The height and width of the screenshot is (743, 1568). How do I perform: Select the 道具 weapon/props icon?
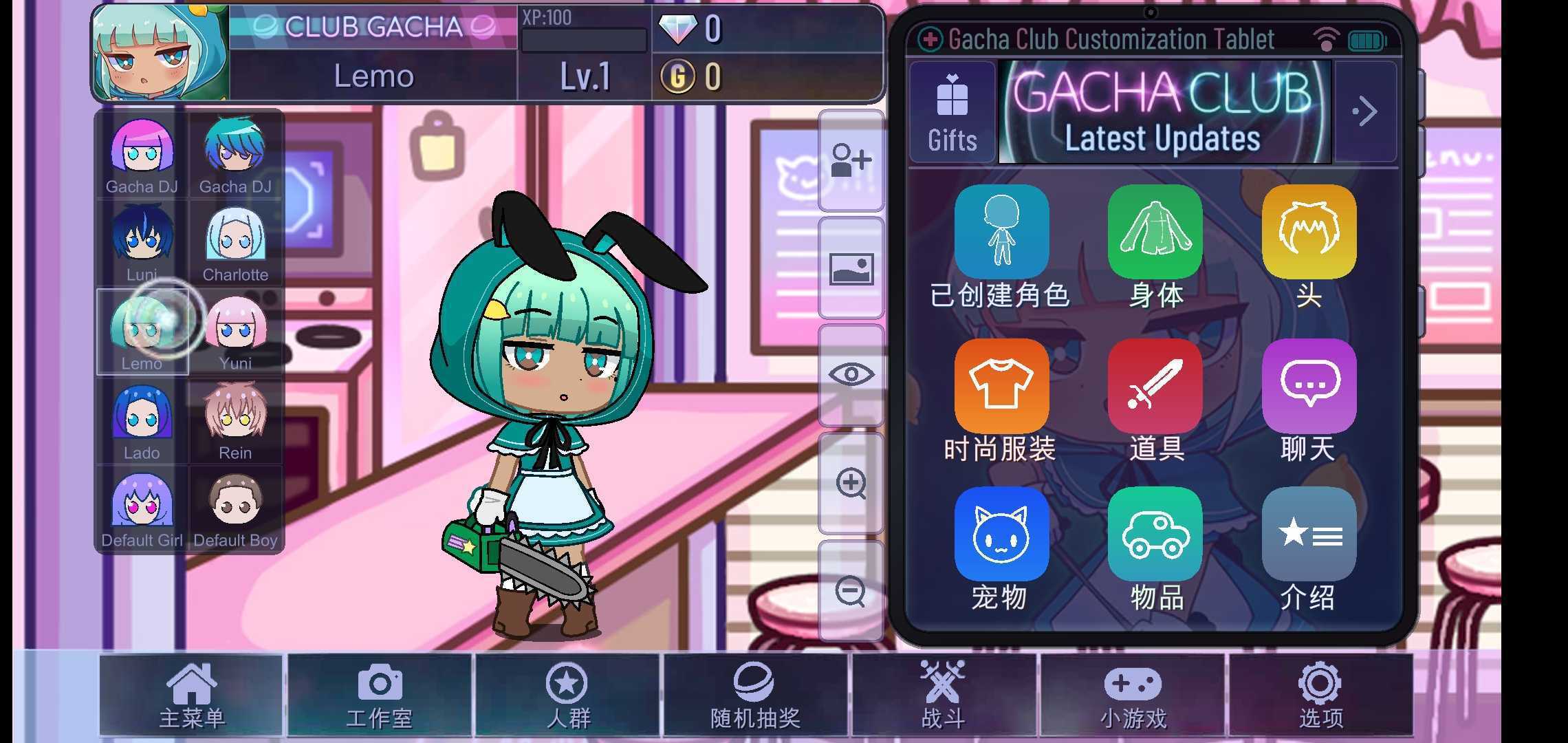tap(1155, 385)
